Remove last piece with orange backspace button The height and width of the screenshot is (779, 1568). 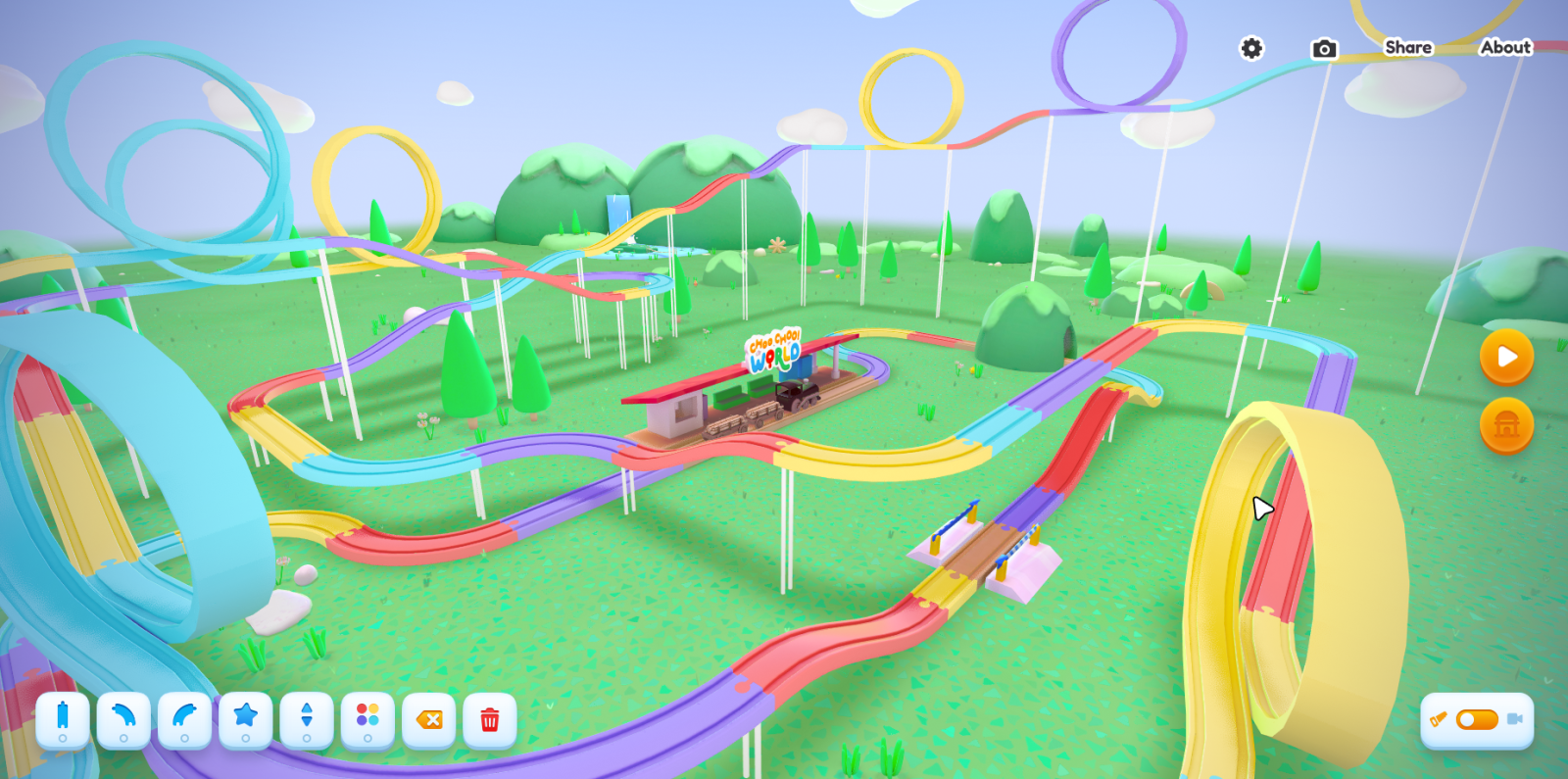pyautogui.click(x=429, y=720)
